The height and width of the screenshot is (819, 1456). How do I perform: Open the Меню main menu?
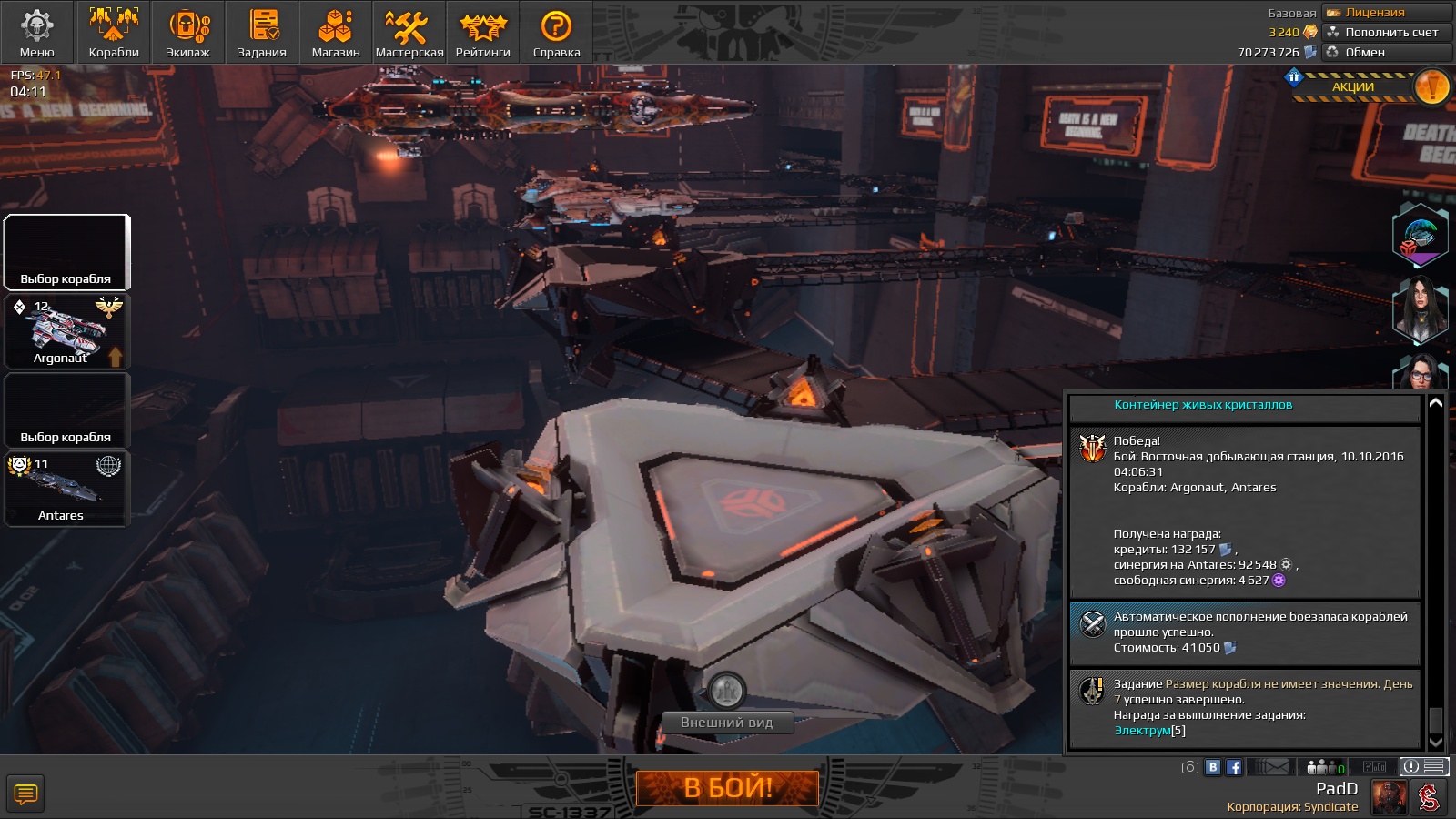(x=37, y=33)
